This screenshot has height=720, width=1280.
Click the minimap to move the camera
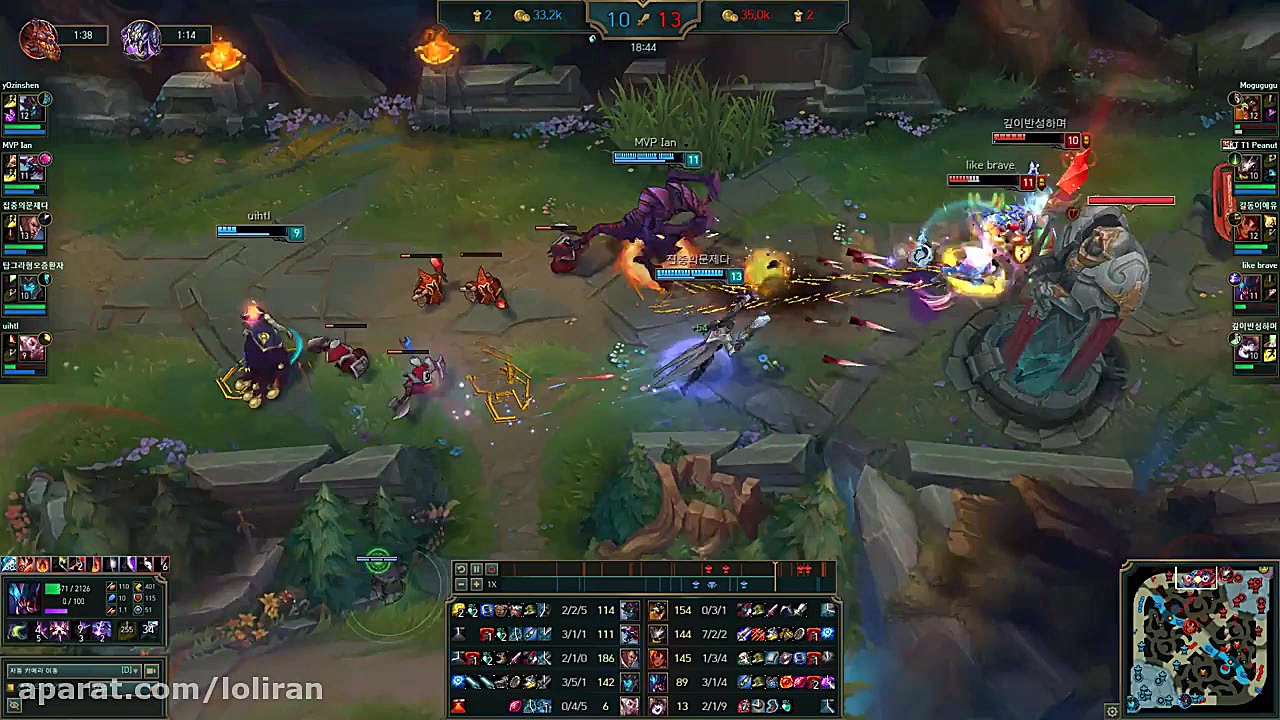[1200, 640]
